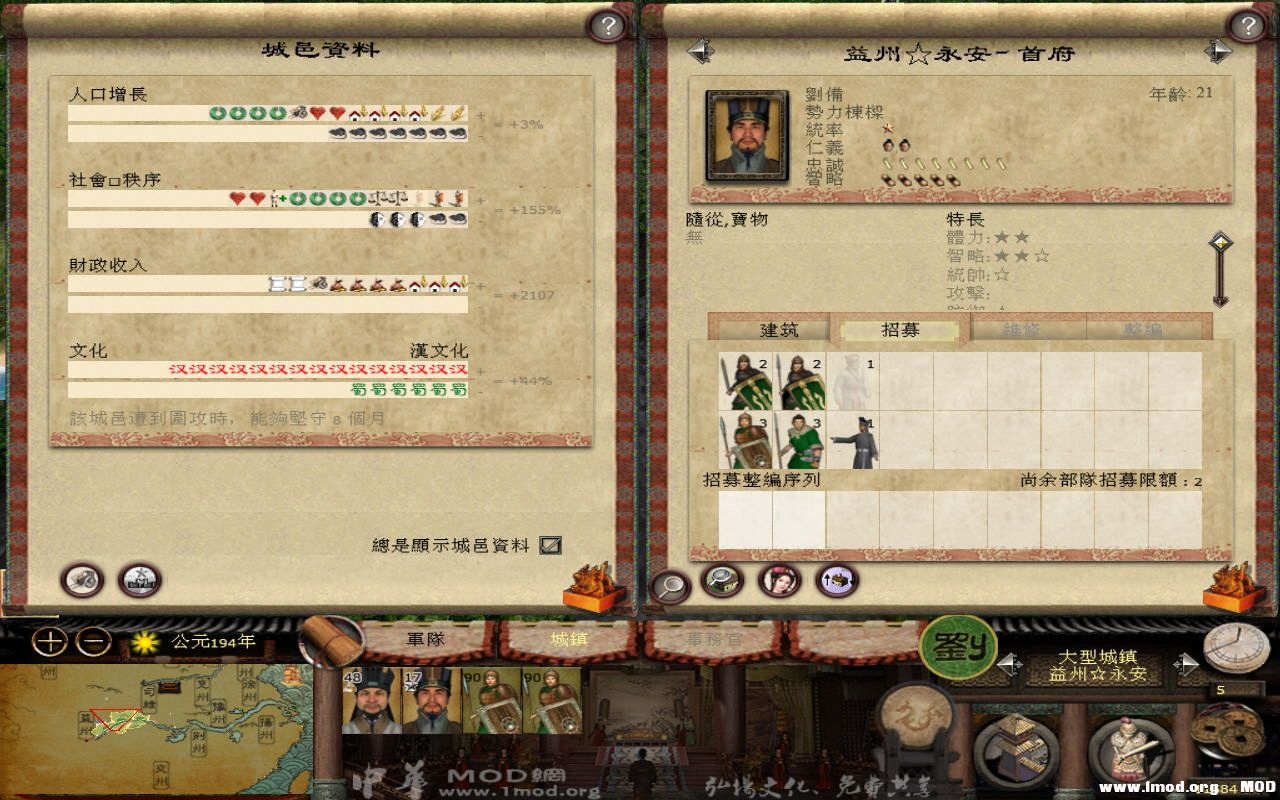Click the trade transfer icon with arrows

pyautogui.click(x=836, y=578)
